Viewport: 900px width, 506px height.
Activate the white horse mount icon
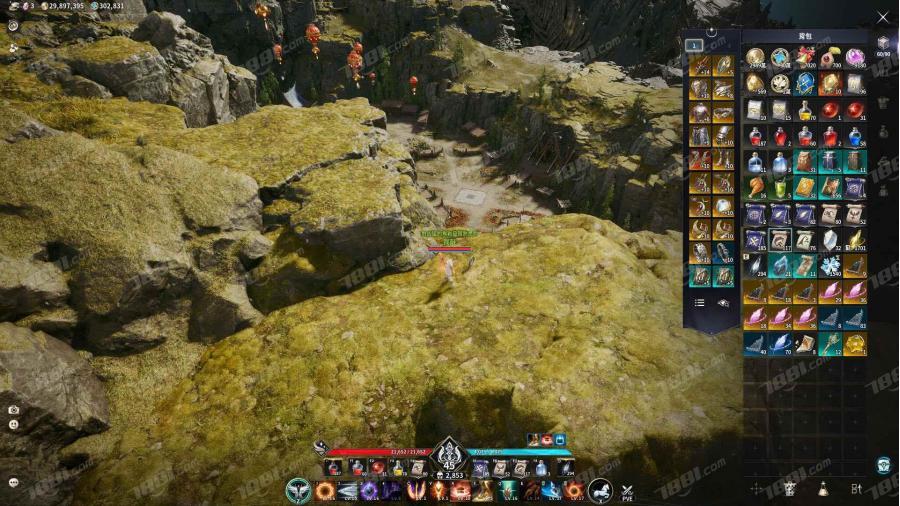pos(600,490)
